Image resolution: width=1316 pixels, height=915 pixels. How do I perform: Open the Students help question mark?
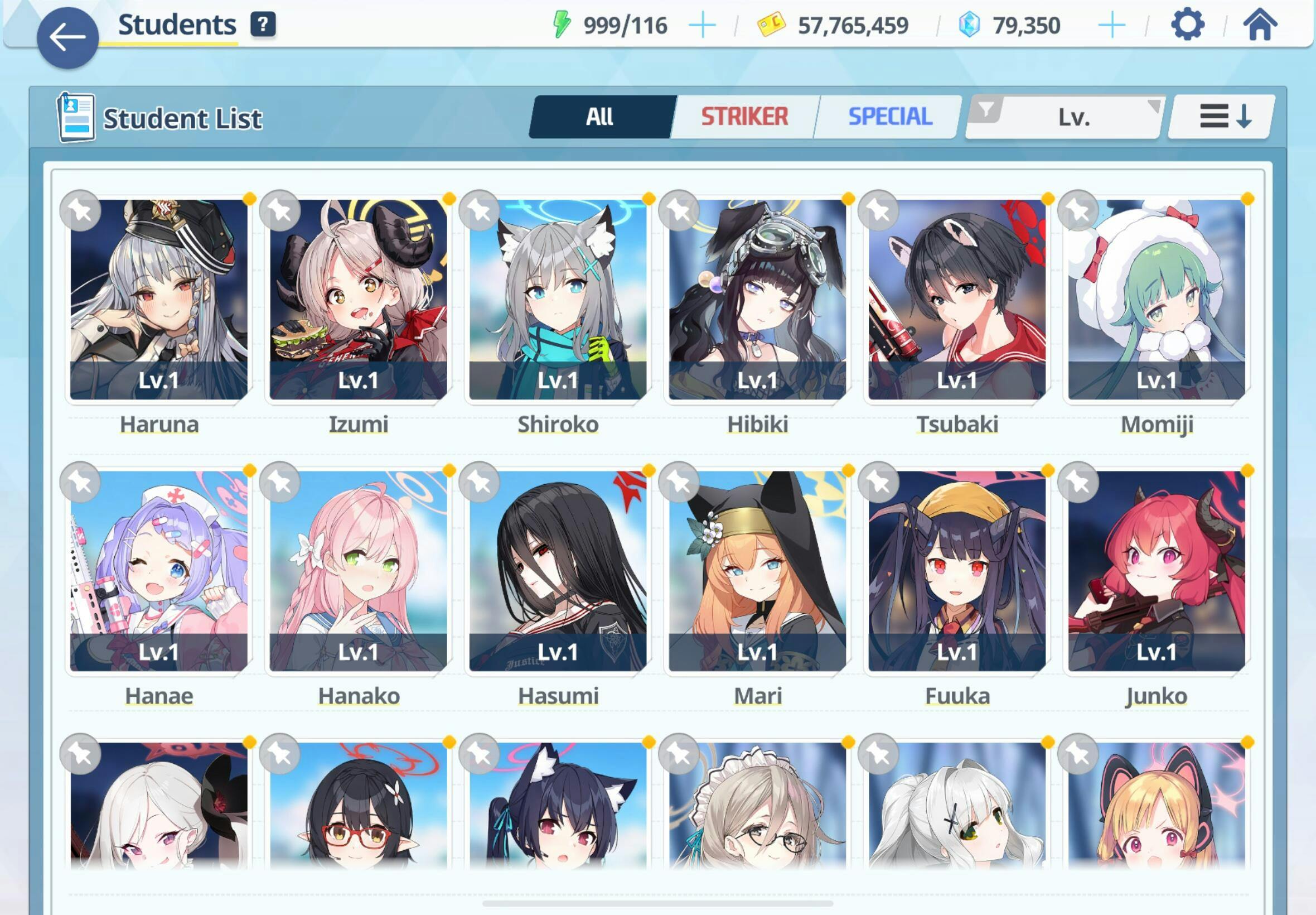click(263, 25)
